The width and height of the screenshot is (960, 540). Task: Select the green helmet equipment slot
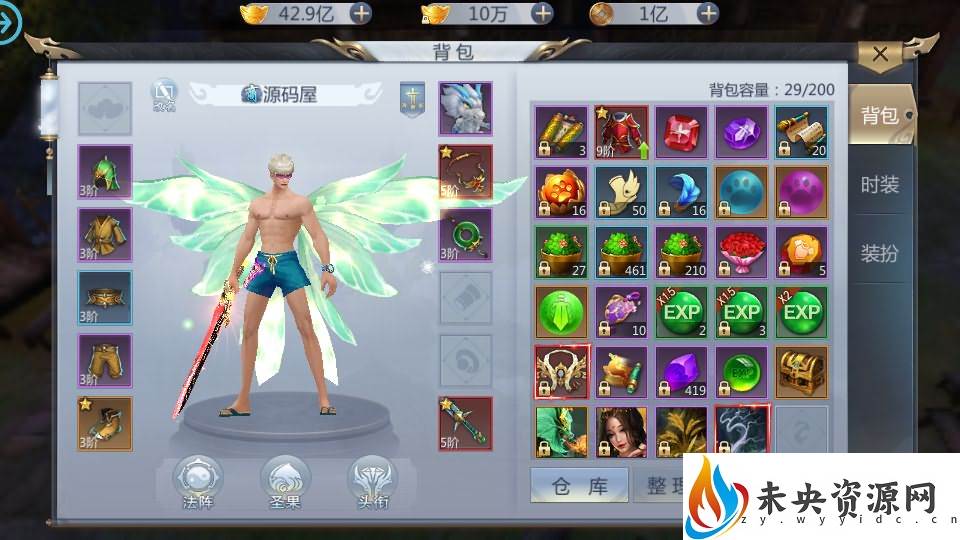105,171
